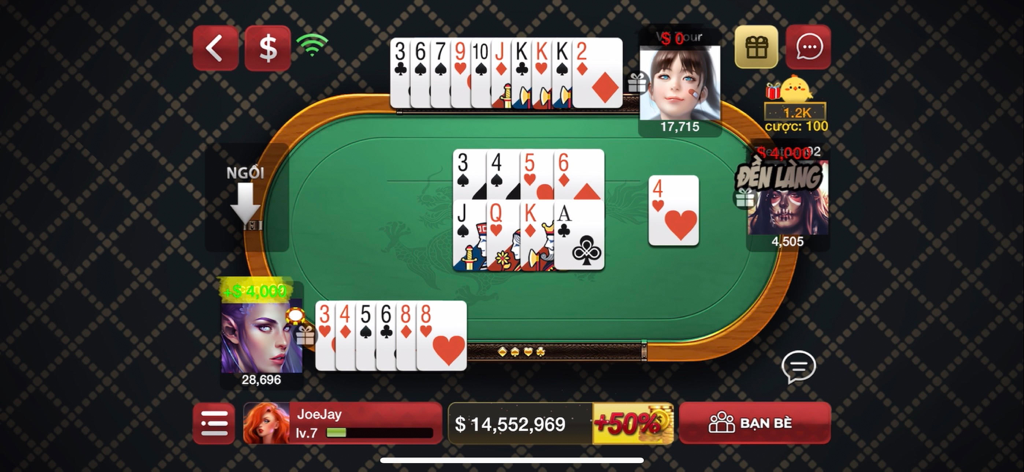Tap the chick gift event icon

pos(795,92)
